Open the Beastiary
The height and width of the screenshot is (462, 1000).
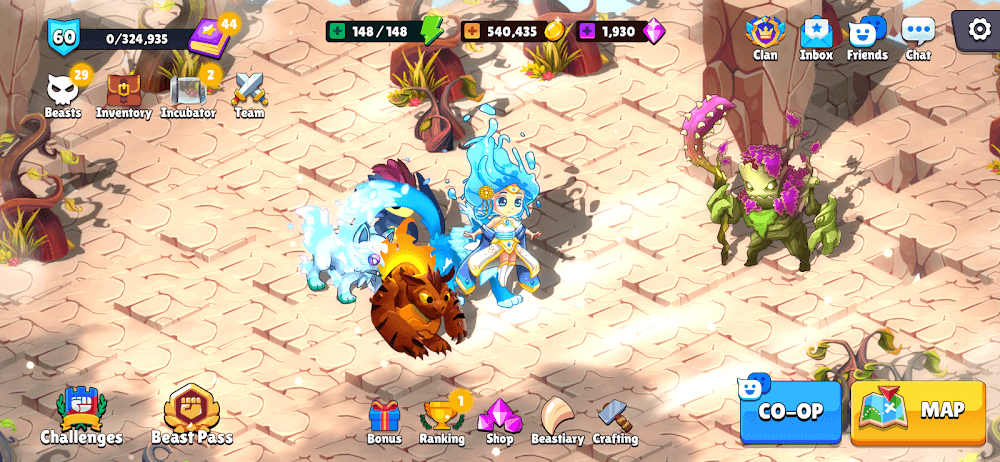pos(557,421)
